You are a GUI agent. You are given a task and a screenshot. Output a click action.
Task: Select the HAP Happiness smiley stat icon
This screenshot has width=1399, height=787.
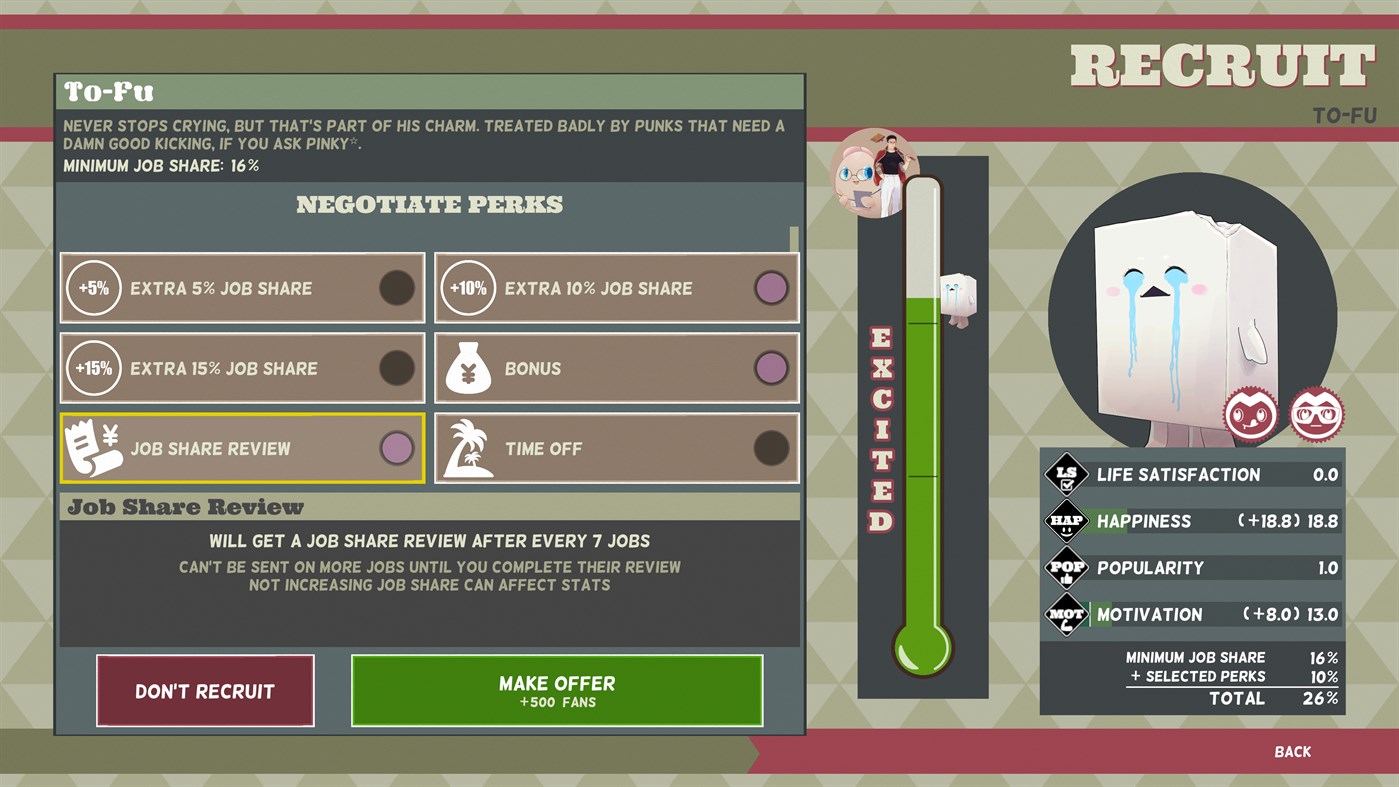tap(1065, 521)
